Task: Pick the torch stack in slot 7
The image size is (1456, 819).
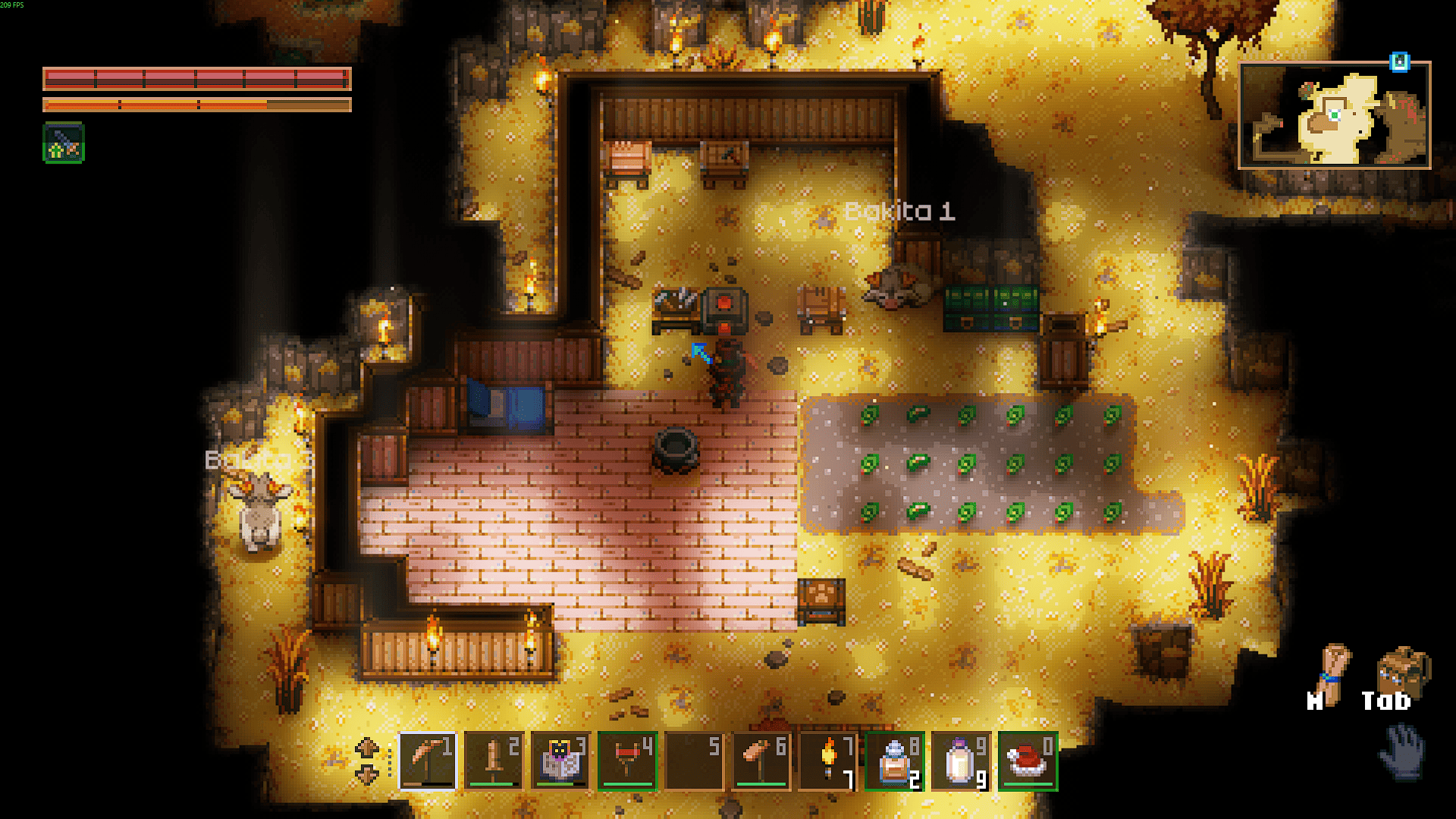Action: (x=827, y=761)
